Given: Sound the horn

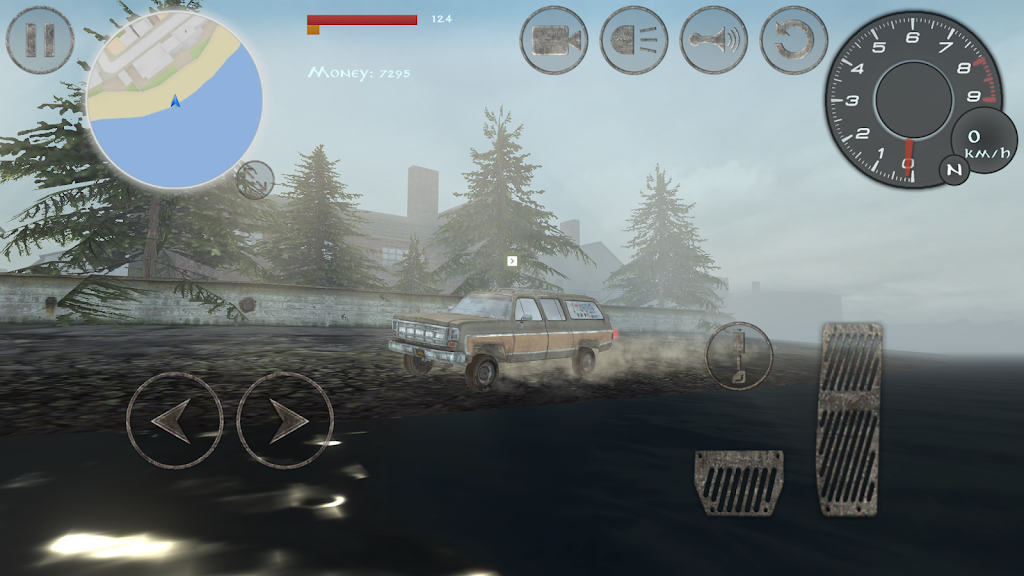Looking at the screenshot, I should point(714,40).
